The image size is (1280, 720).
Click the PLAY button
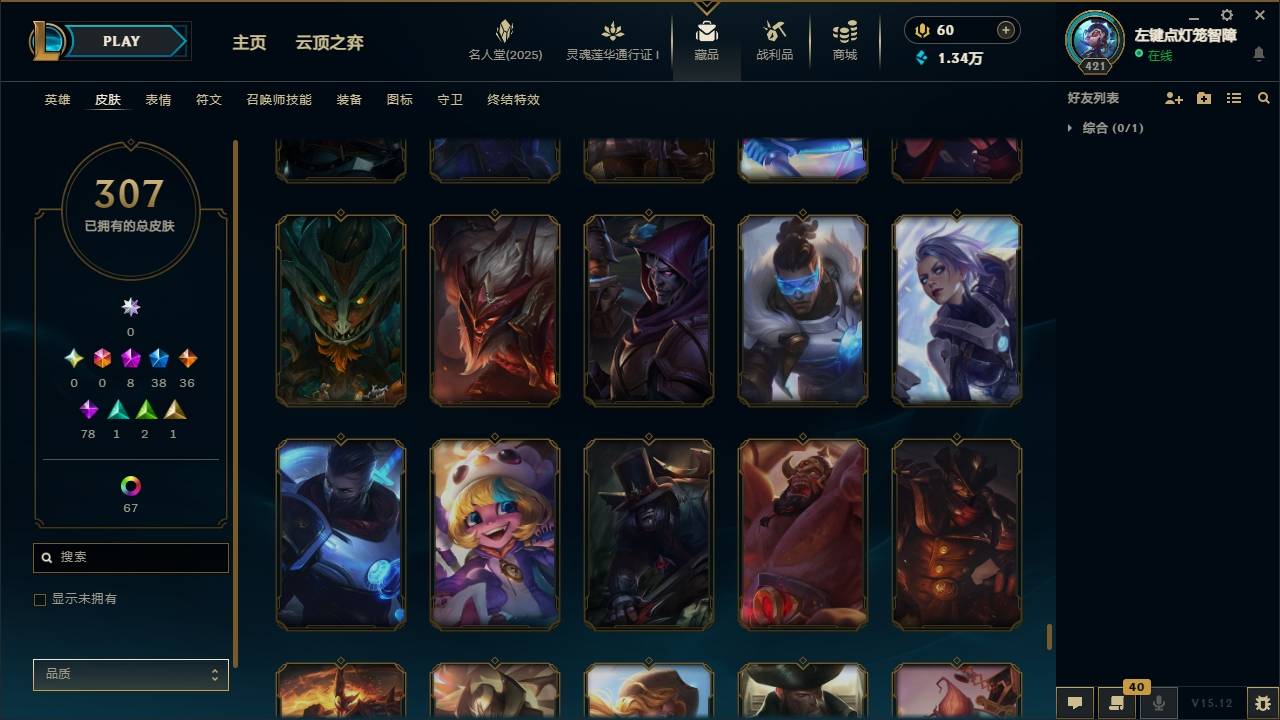[120, 41]
